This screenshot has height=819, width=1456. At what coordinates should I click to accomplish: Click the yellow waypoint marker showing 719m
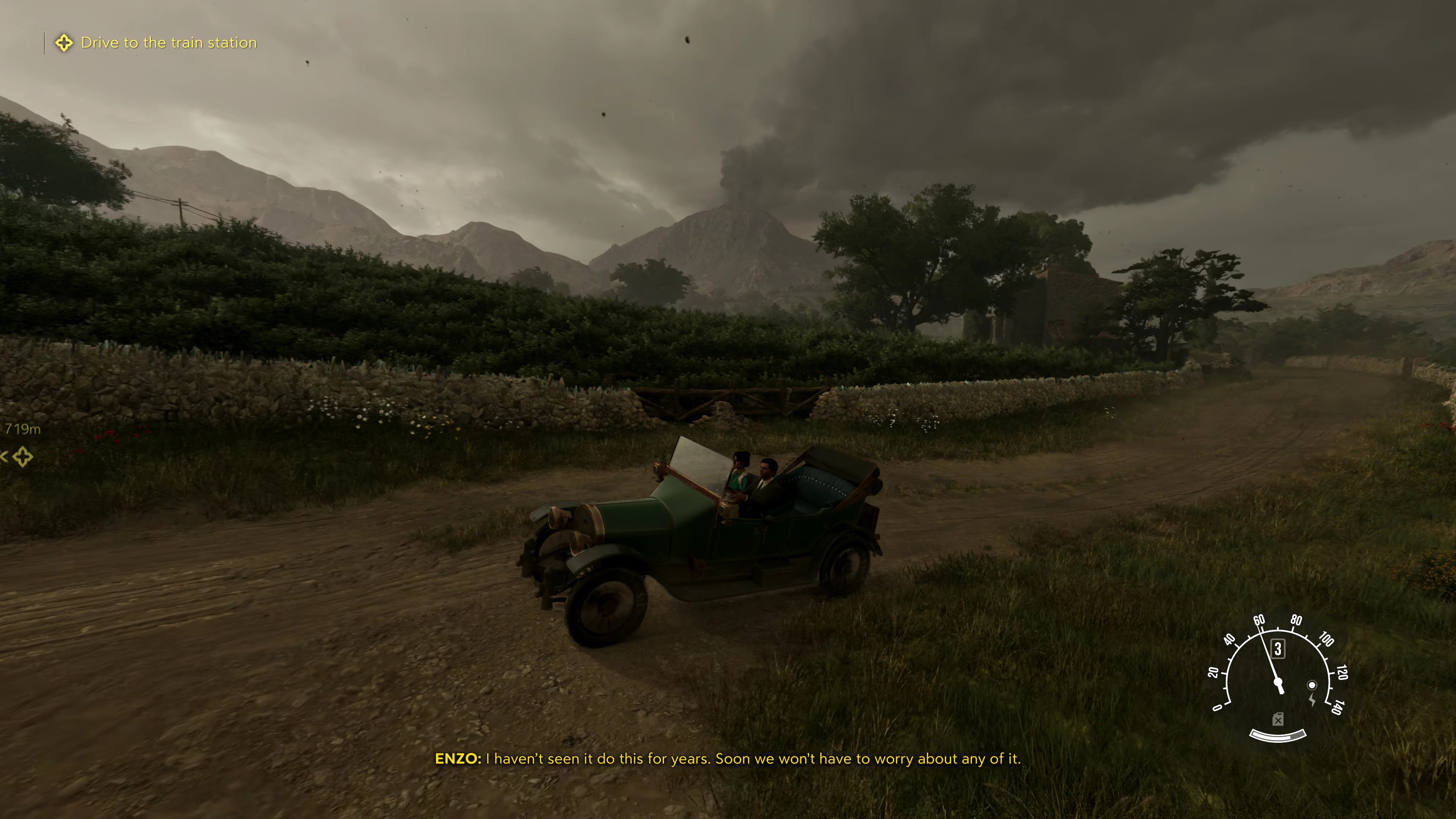point(23,456)
